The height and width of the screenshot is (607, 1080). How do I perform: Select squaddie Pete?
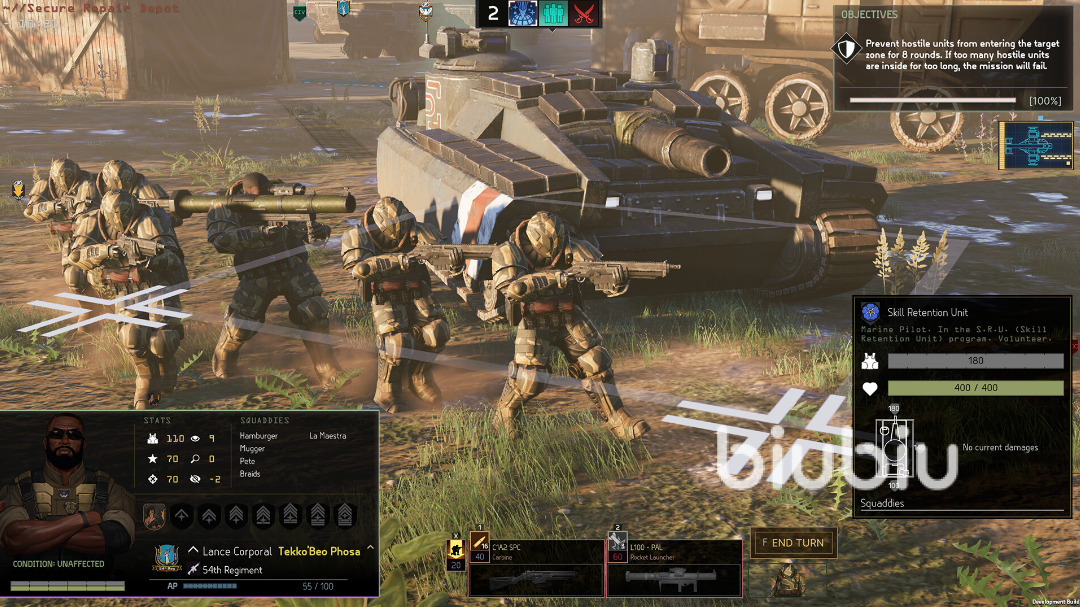[x=248, y=461]
